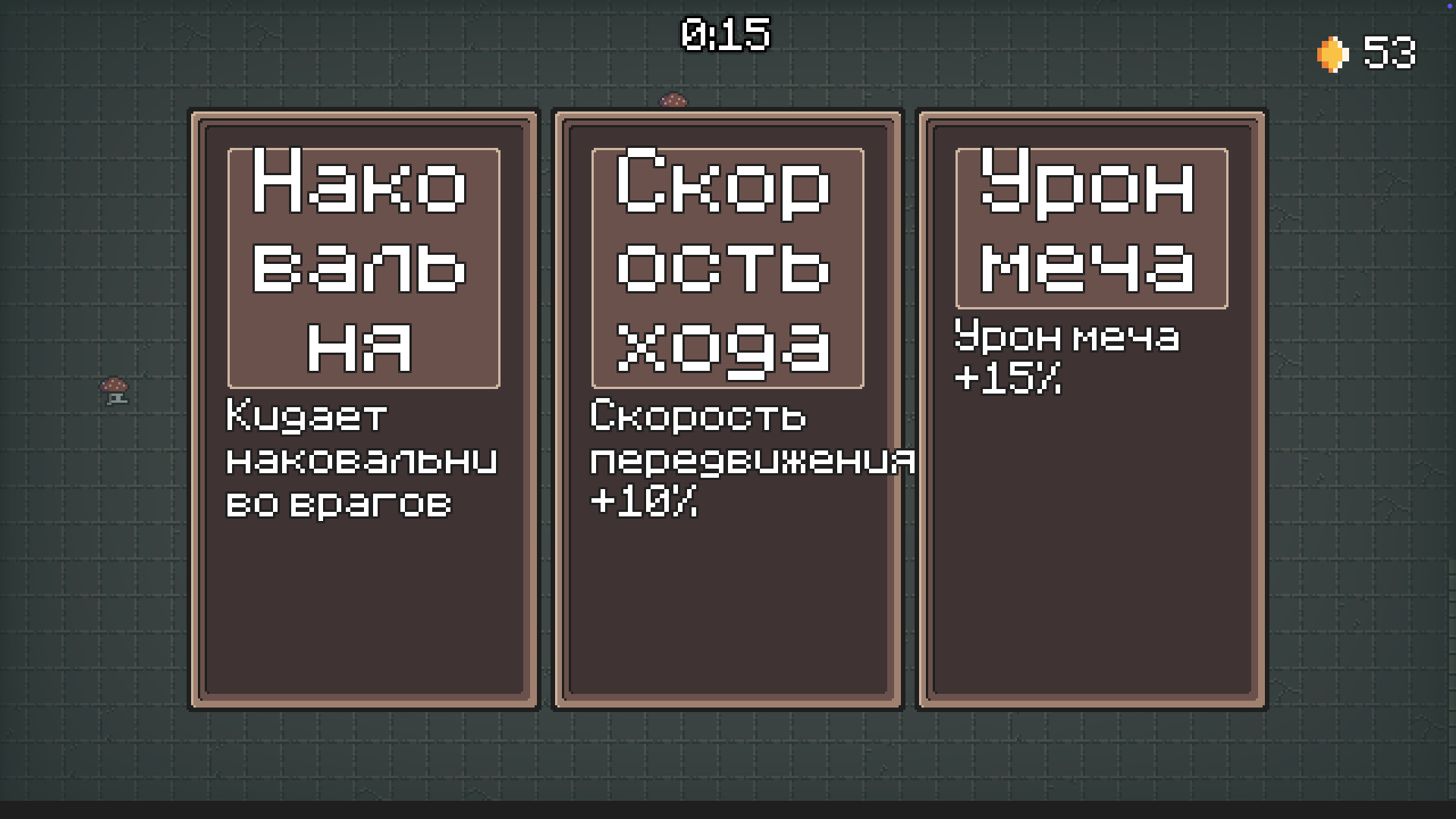1456x819 pixels.
Task: Click the anvil card description text
Action: coord(362,459)
